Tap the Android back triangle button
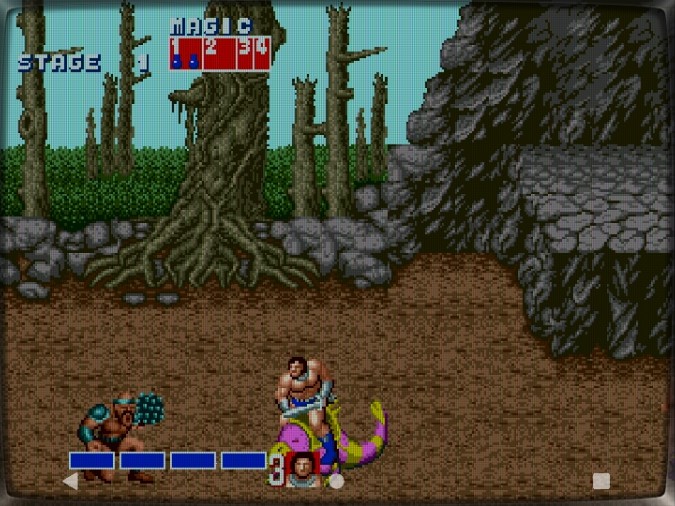Viewport: 675px width, 506px height. coord(71,481)
